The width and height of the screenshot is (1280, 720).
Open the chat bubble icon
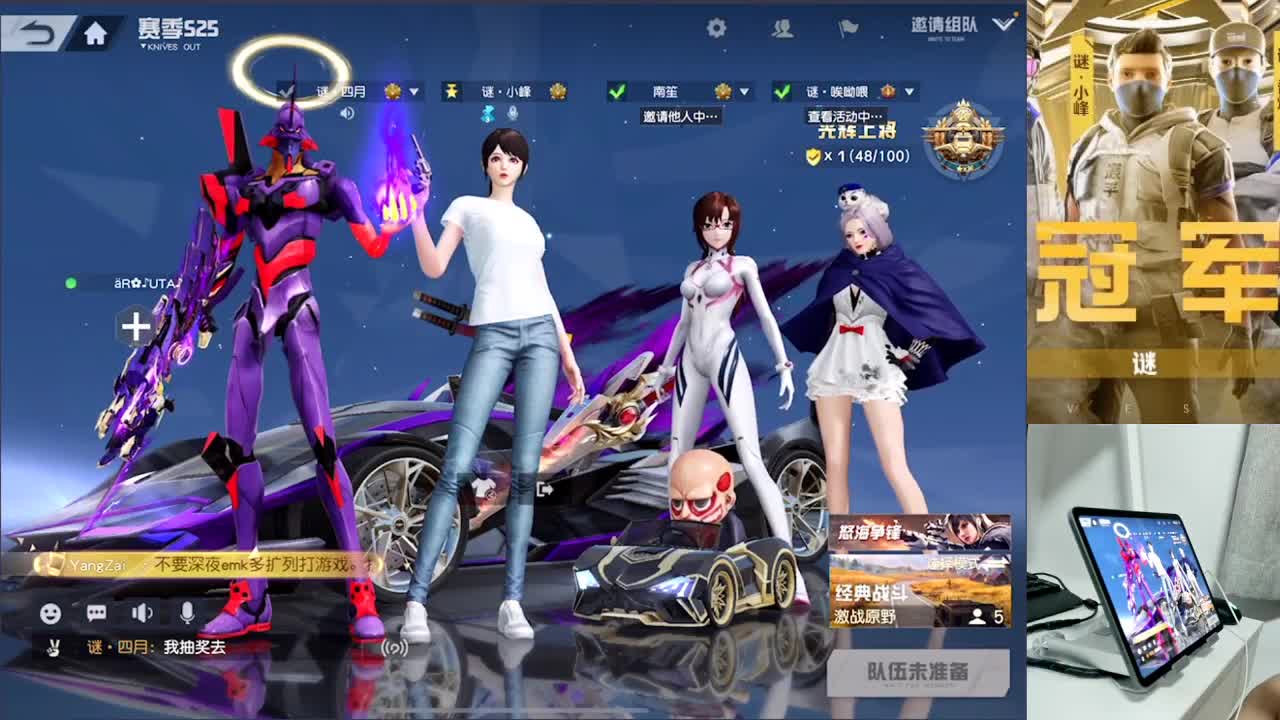point(99,611)
